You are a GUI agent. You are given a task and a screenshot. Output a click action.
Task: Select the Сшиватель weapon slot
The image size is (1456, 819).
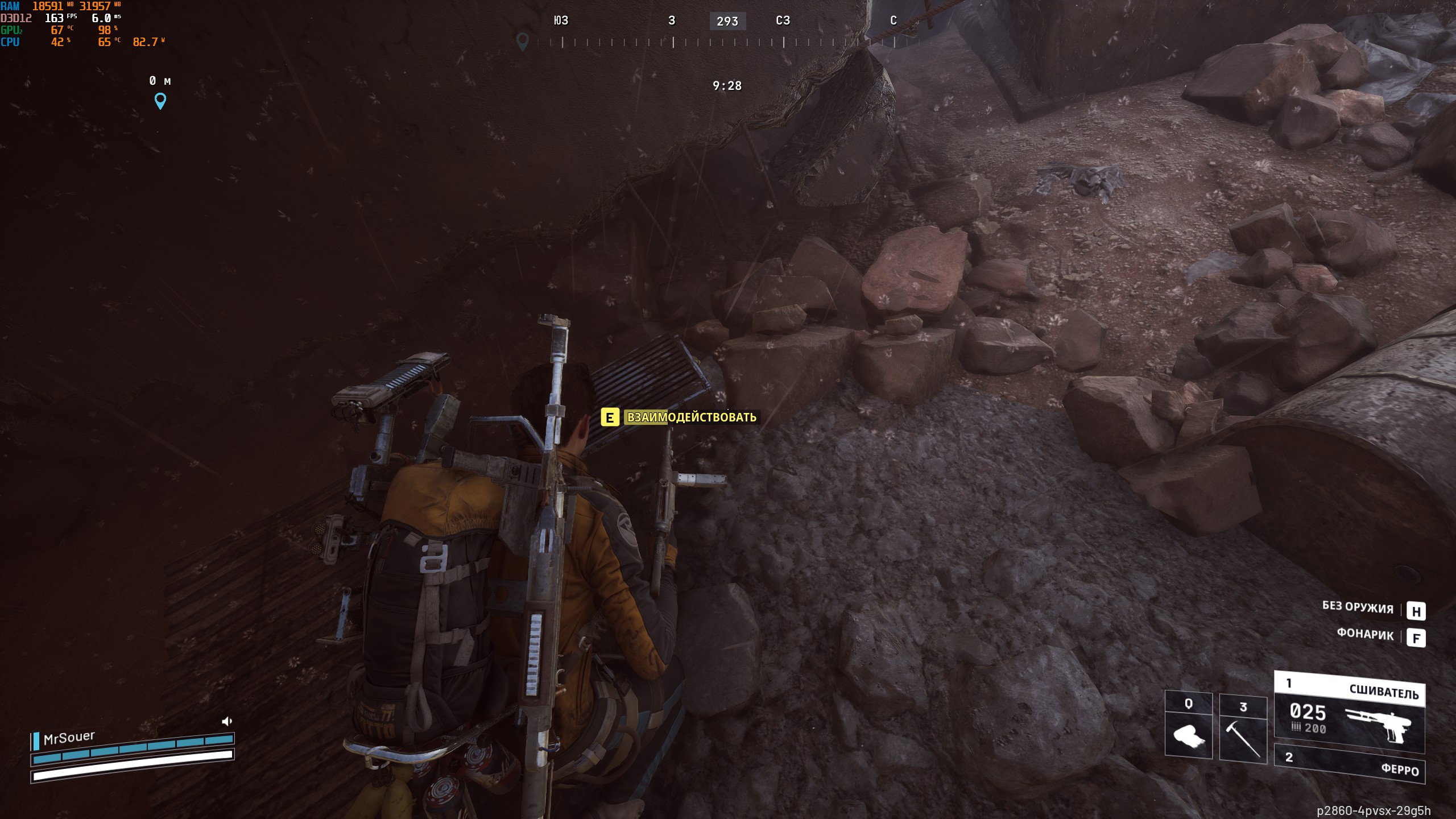[x=1349, y=712]
